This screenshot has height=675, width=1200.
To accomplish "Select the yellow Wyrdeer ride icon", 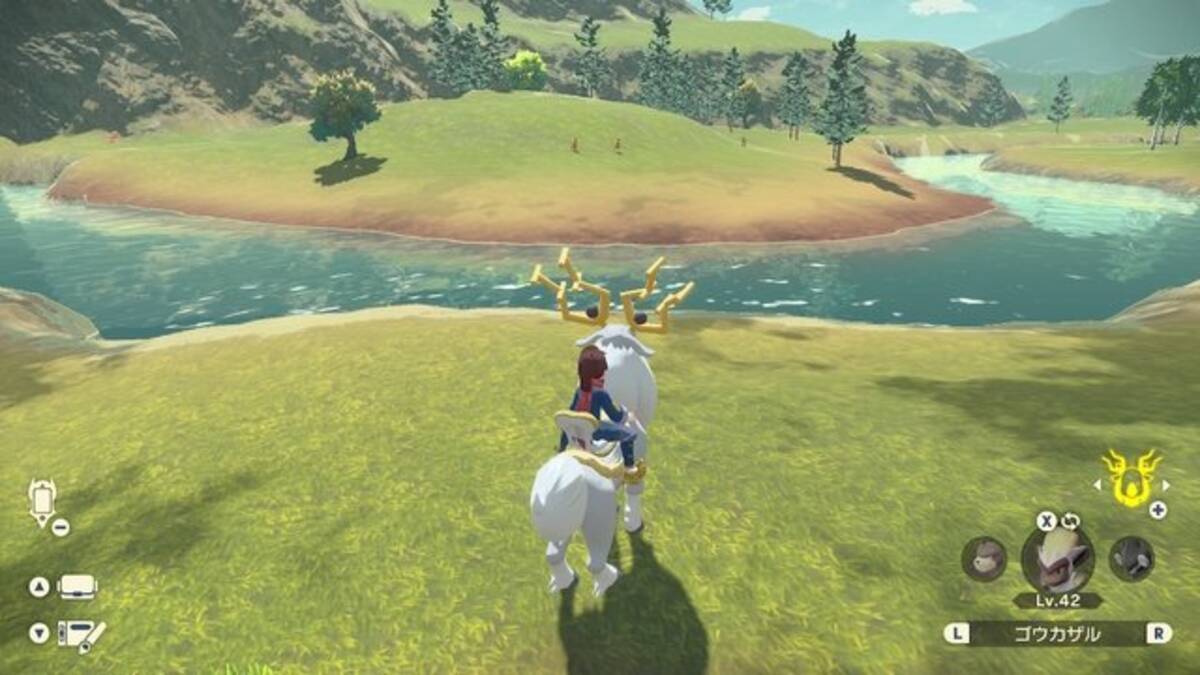I will 1130,477.
